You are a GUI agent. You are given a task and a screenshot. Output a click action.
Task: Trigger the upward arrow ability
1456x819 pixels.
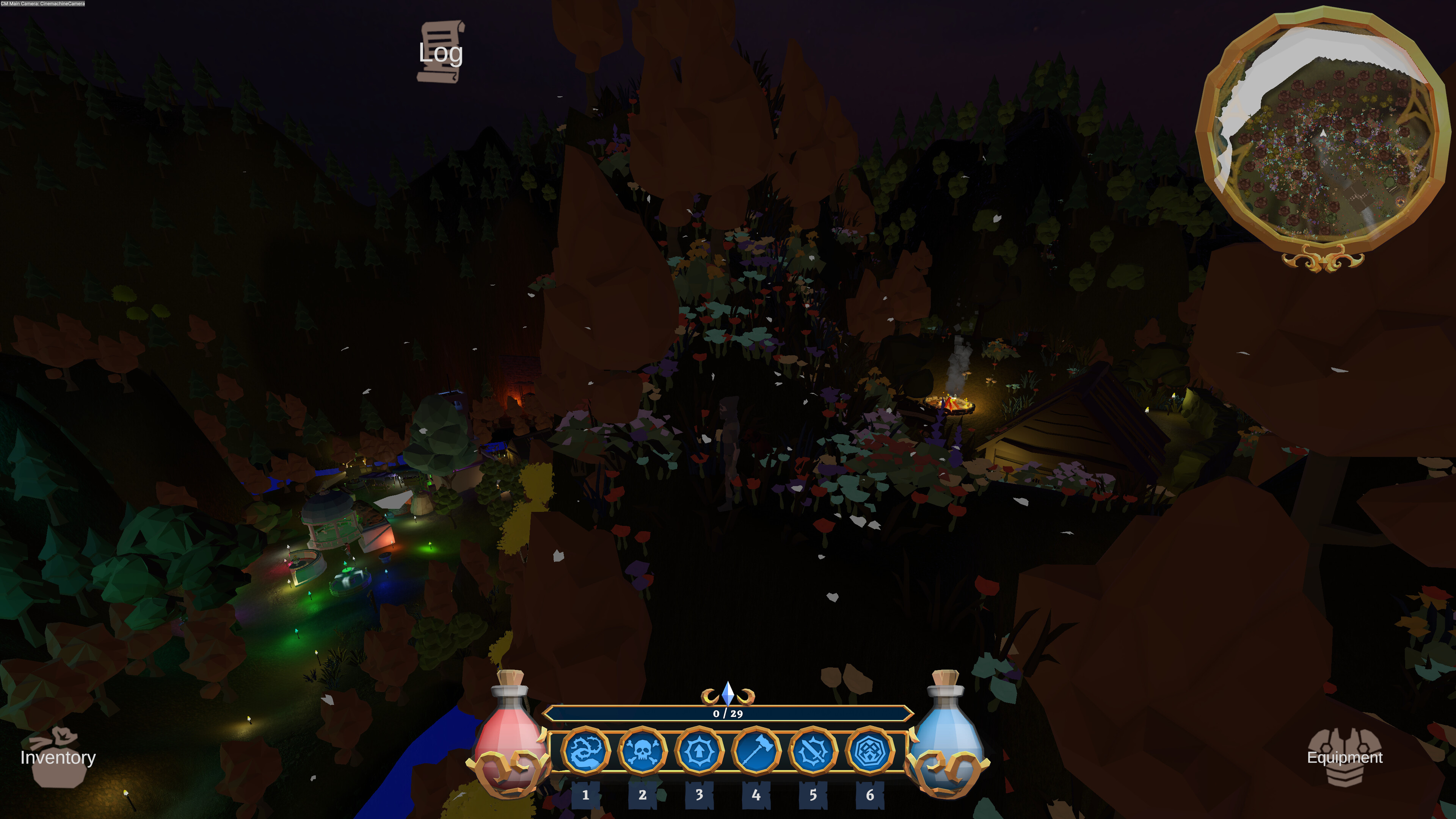pos(699,751)
